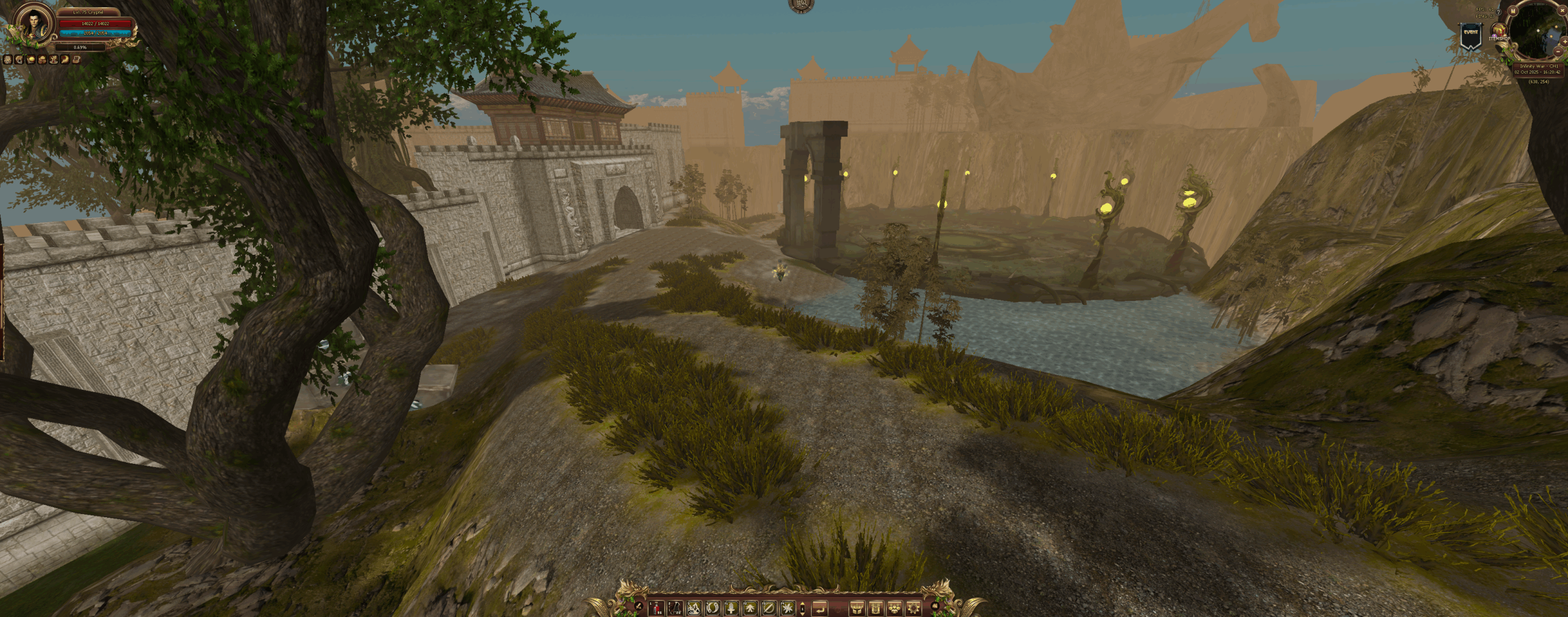Use the red potion in hotbar slot 1
Image resolution: width=1568 pixels, height=617 pixels.
(656, 608)
